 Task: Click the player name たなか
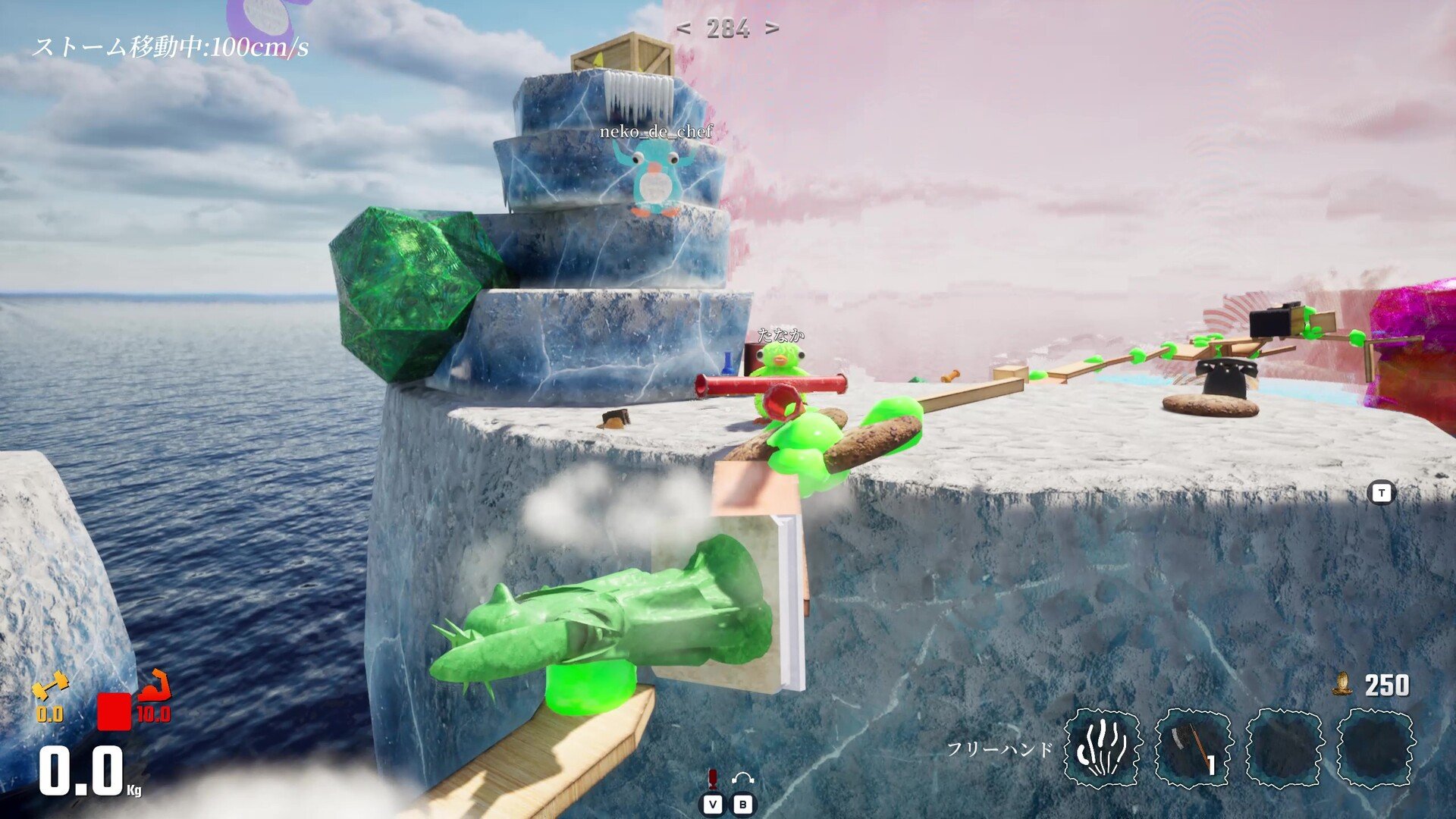(x=781, y=334)
